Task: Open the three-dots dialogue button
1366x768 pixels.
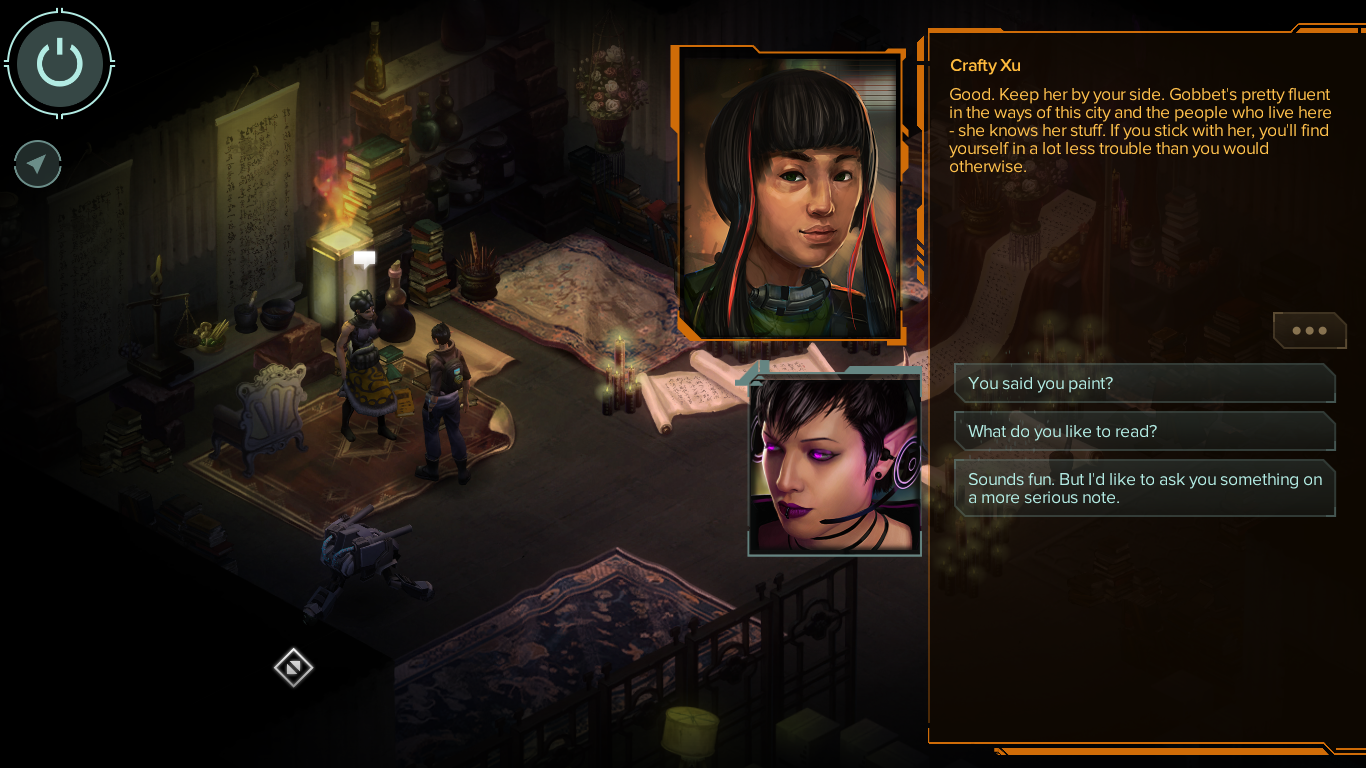Action: (1309, 331)
